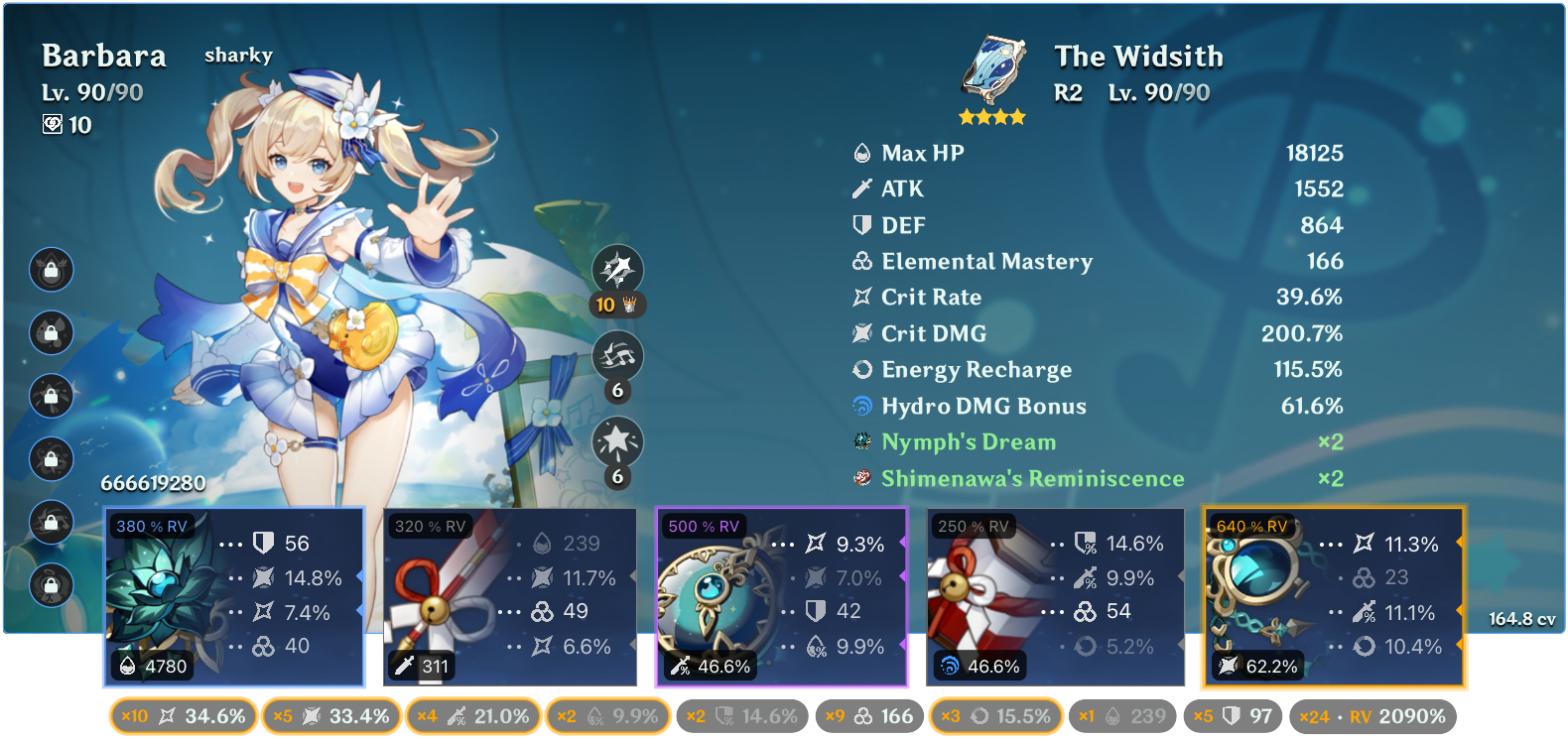Image resolution: width=1568 pixels, height=741 pixels.
Task: Unlock the bottom circlet lock in the sidebar
Action: coord(52,585)
